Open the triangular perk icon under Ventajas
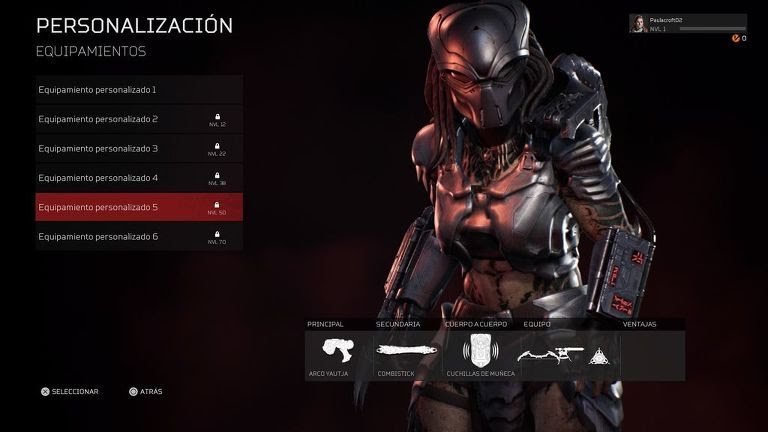768x432 pixels. pyautogui.click(x=603, y=353)
